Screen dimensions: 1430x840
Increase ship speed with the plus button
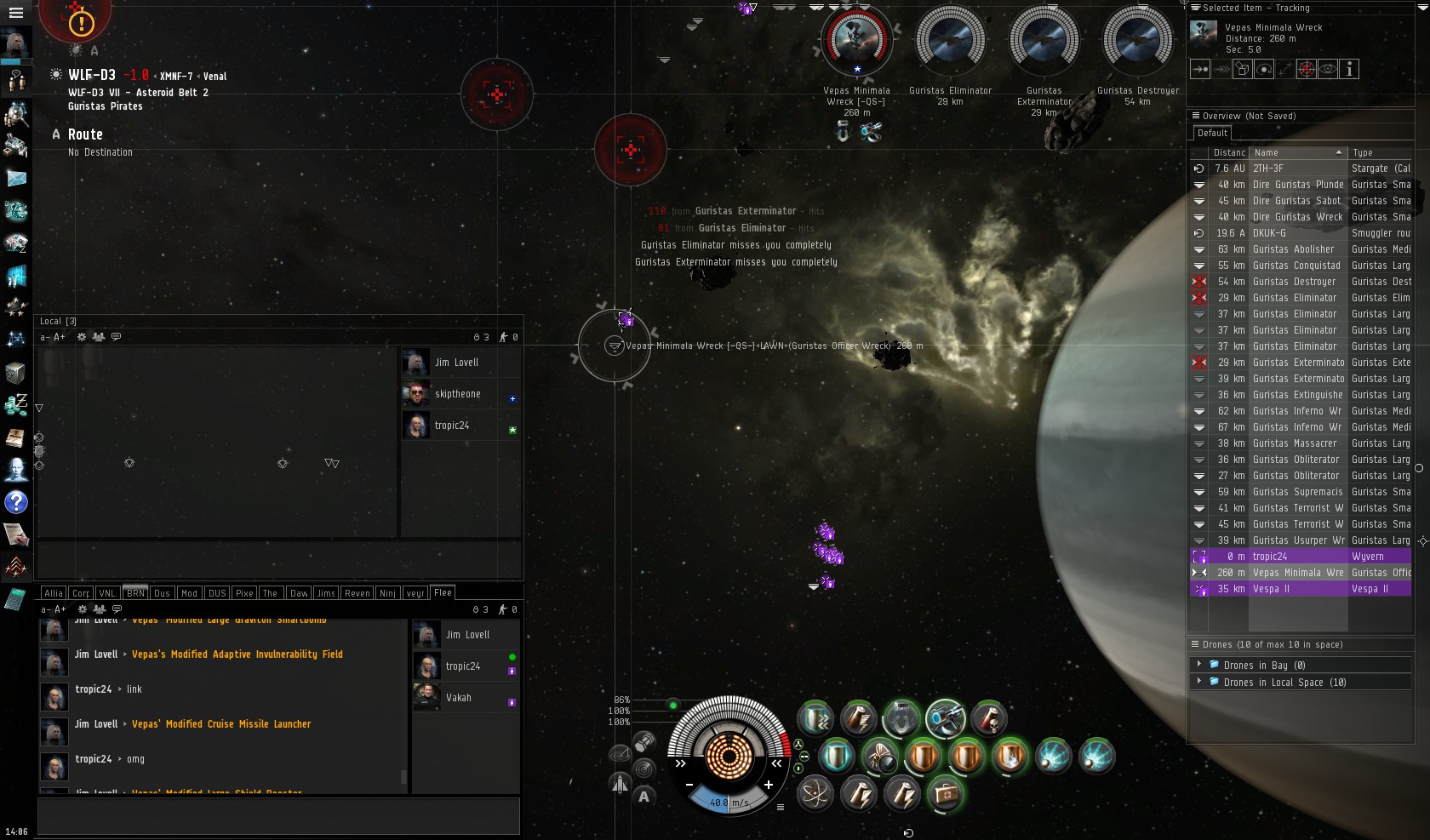[769, 785]
